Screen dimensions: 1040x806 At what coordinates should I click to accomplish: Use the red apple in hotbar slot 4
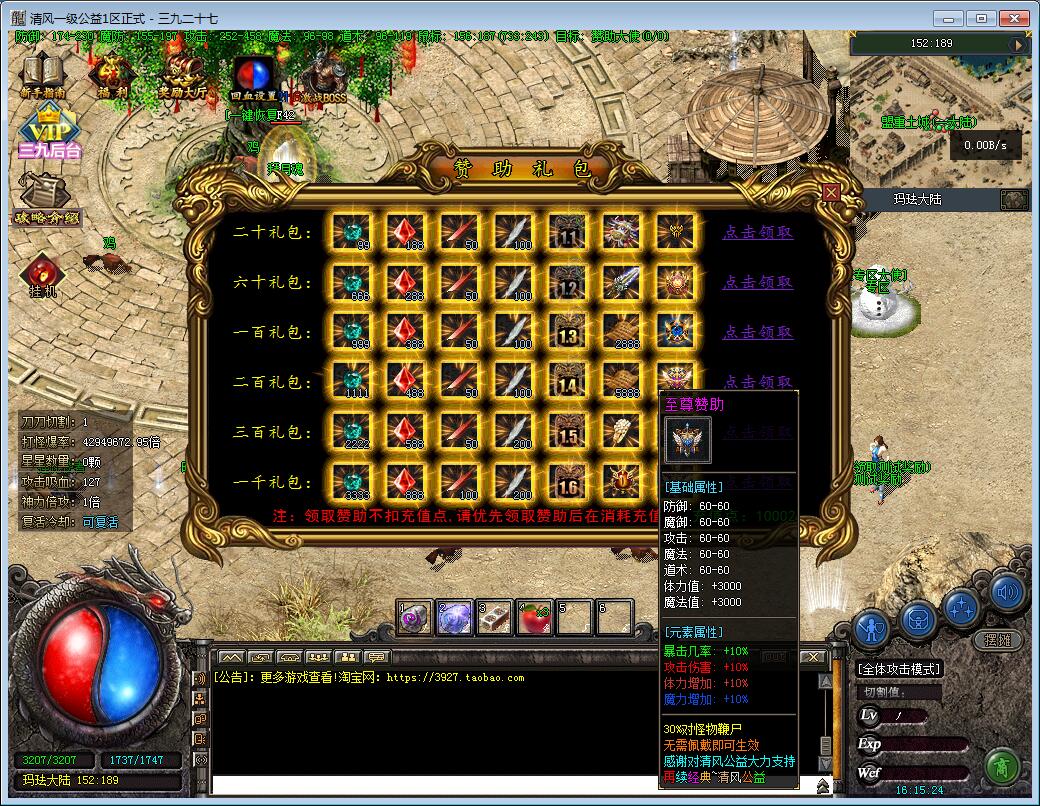click(x=532, y=618)
